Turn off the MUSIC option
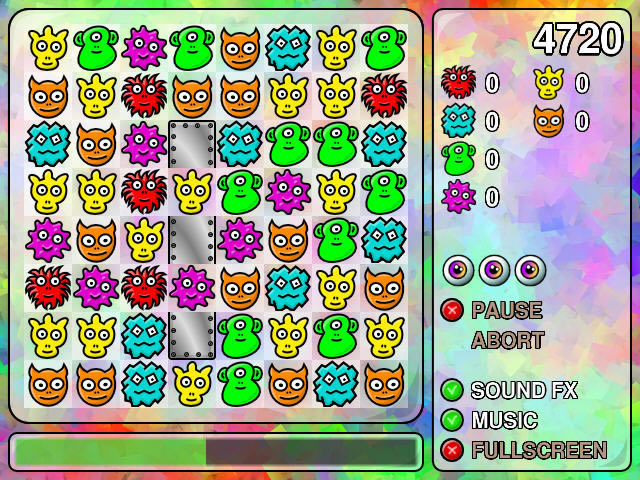Screen dimensions: 640x480 pyautogui.click(x=452, y=420)
